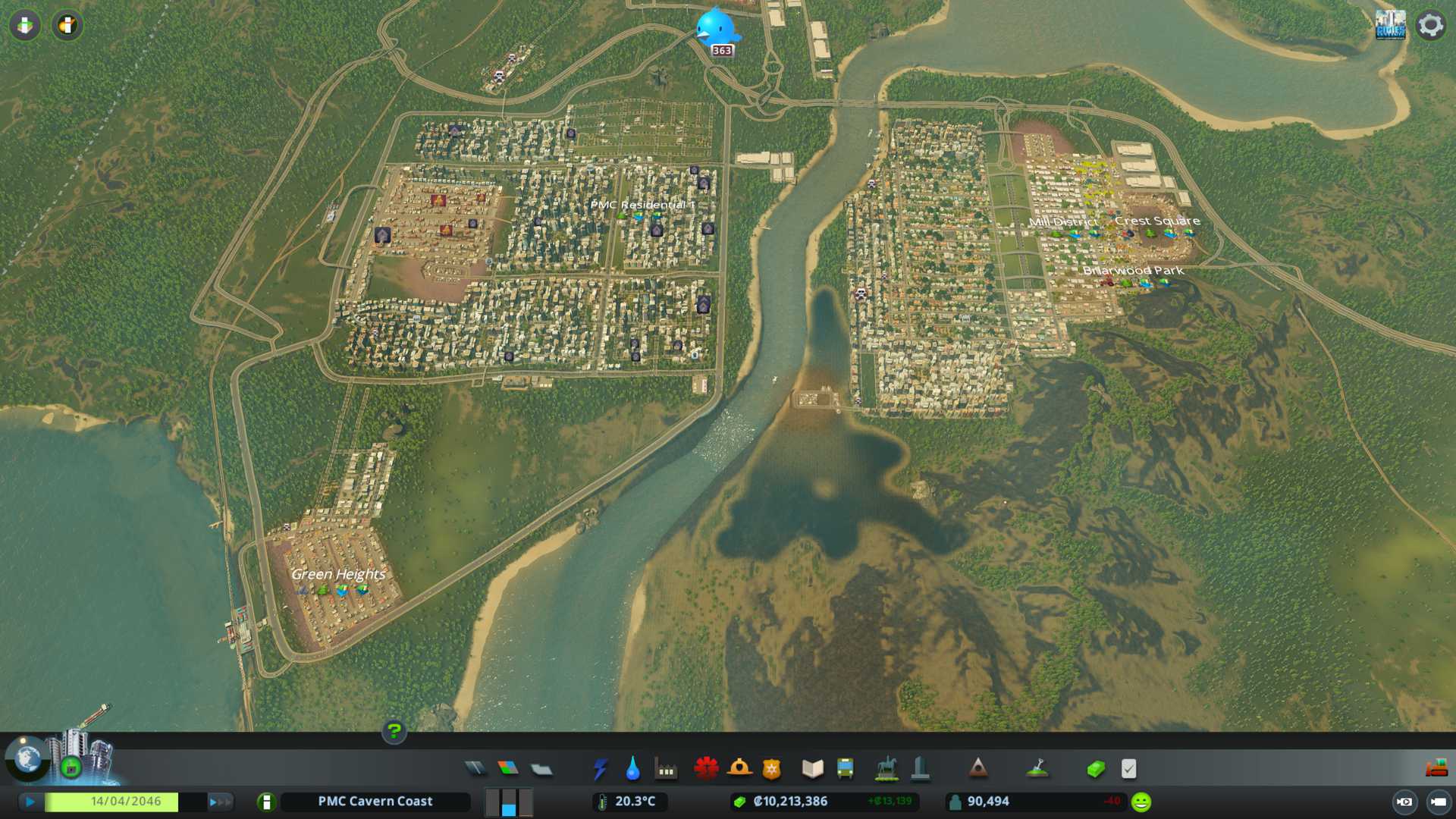
Task: Open the Policies checklist panel
Action: coord(1128,769)
